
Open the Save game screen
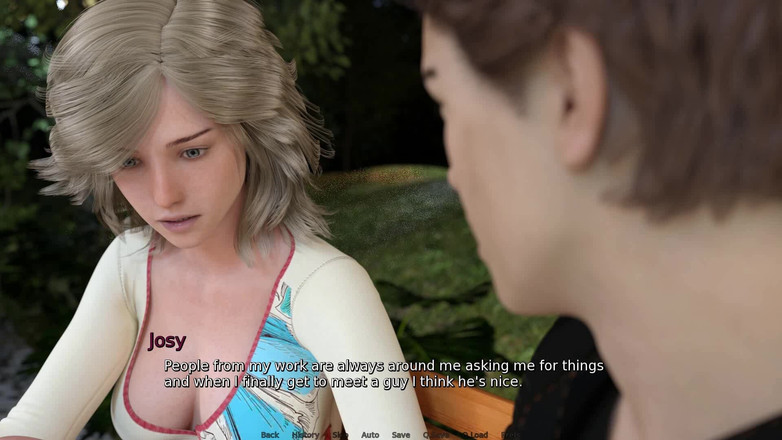pos(401,435)
